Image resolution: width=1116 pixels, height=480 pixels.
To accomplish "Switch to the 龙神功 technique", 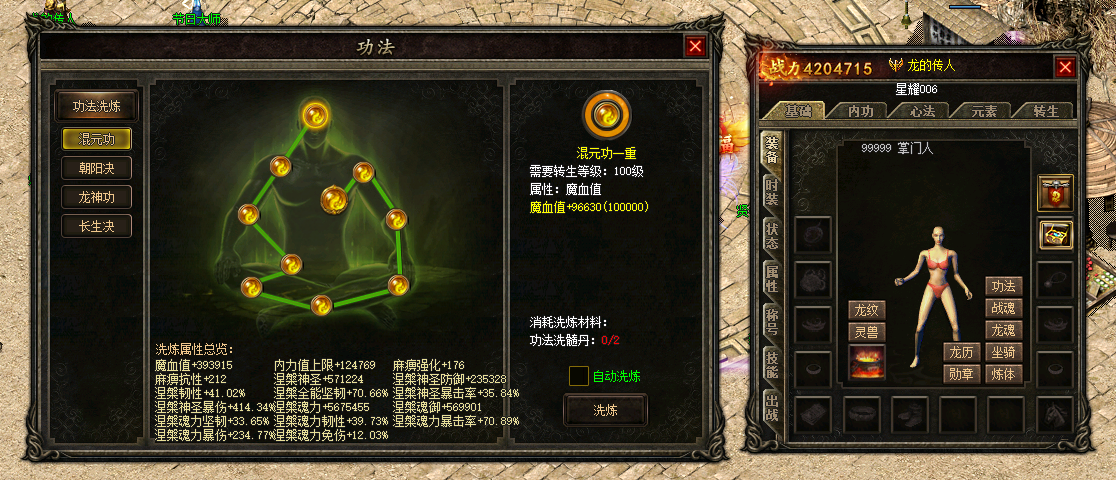I will coord(96,197).
